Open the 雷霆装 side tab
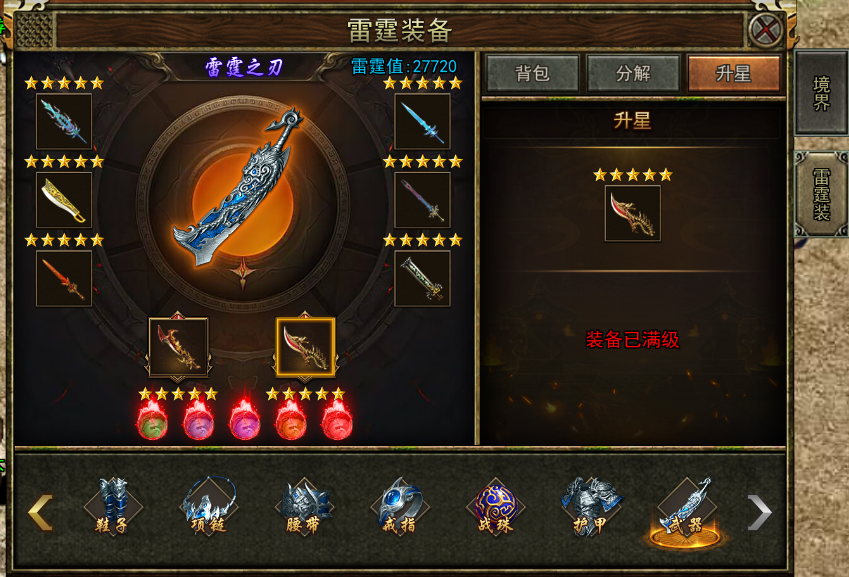The height and width of the screenshot is (577, 849). pyautogui.click(x=821, y=194)
